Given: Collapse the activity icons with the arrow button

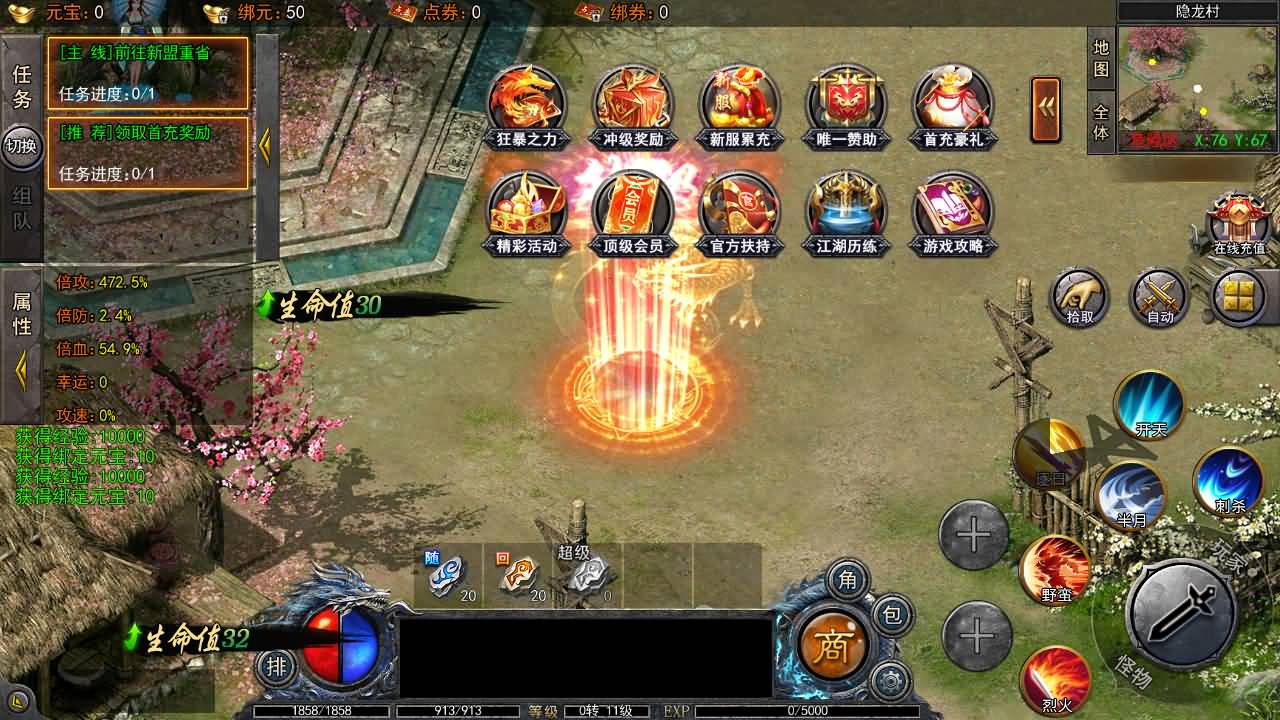Looking at the screenshot, I should [1046, 110].
